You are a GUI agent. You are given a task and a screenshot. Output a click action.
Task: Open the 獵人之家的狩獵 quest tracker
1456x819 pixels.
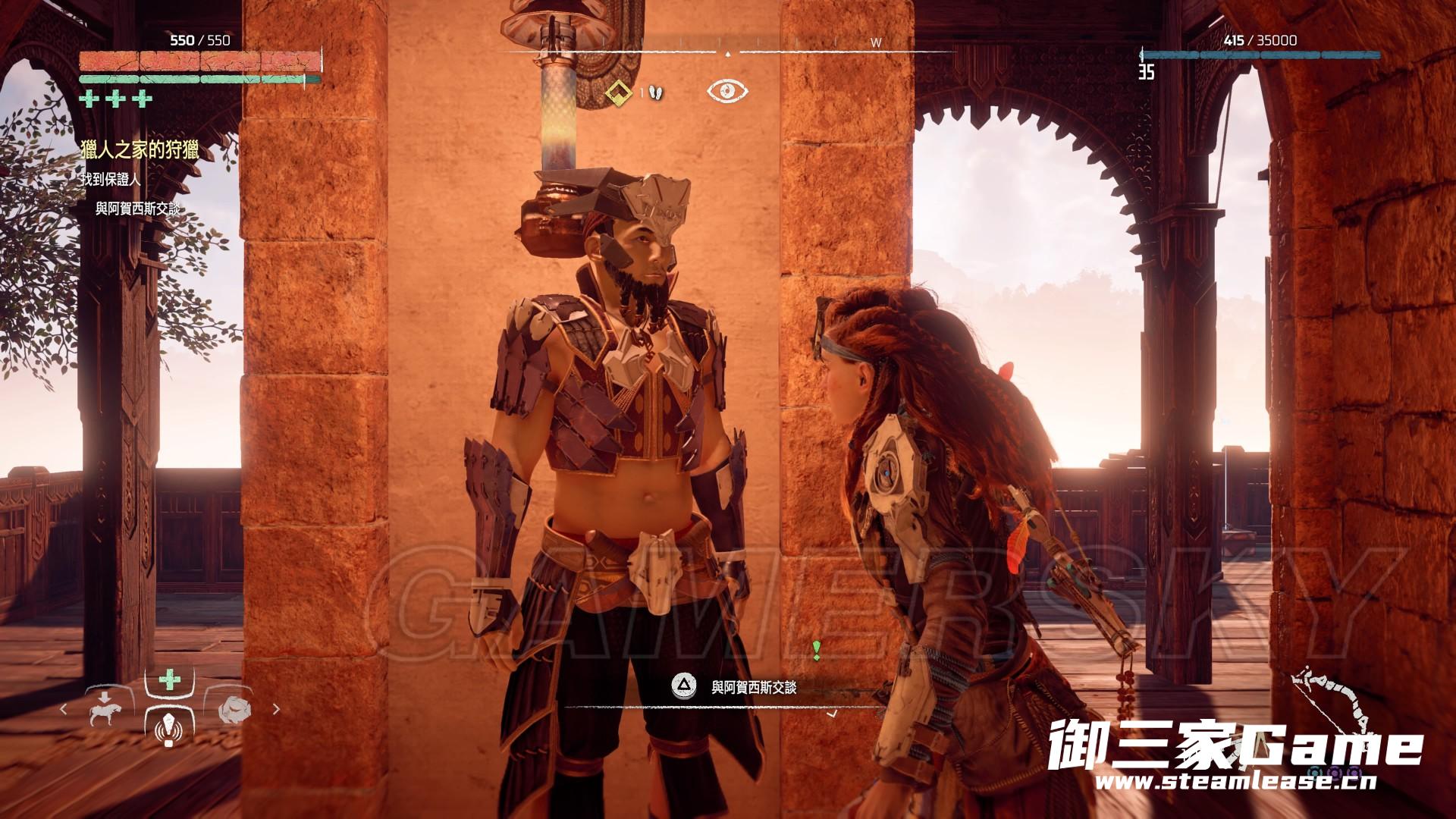pyautogui.click(x=140, y=151)
